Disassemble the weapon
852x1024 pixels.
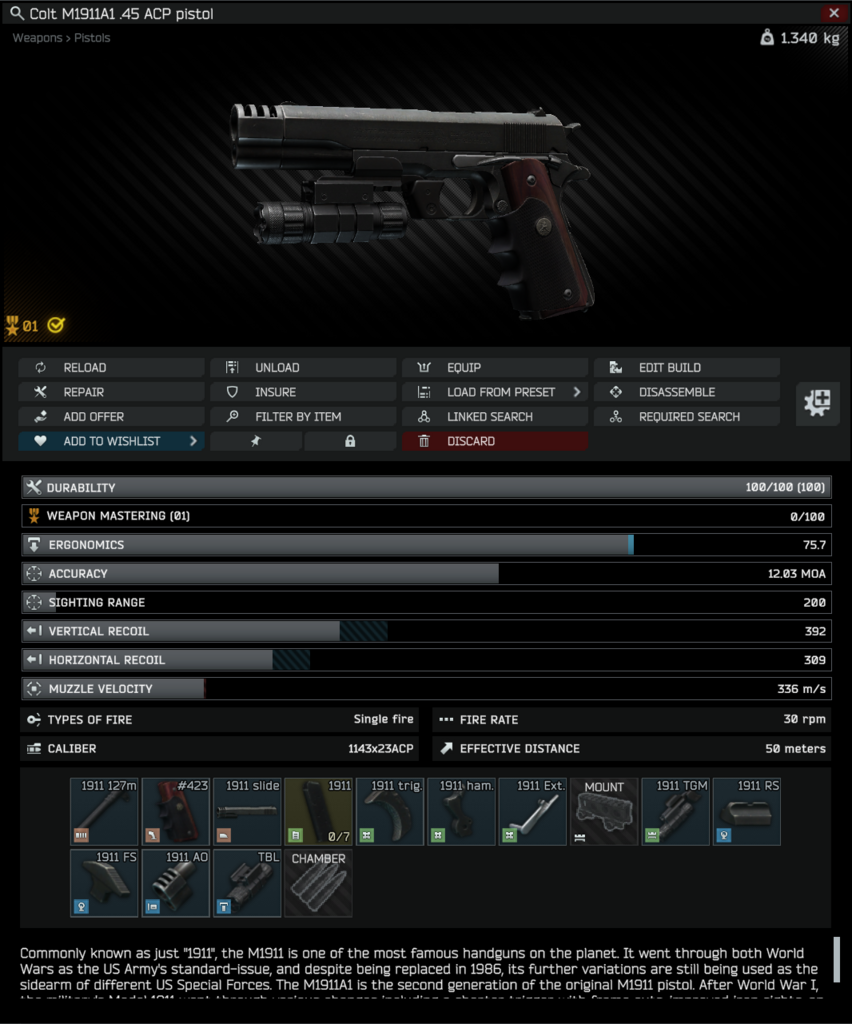tap(686, 392)
